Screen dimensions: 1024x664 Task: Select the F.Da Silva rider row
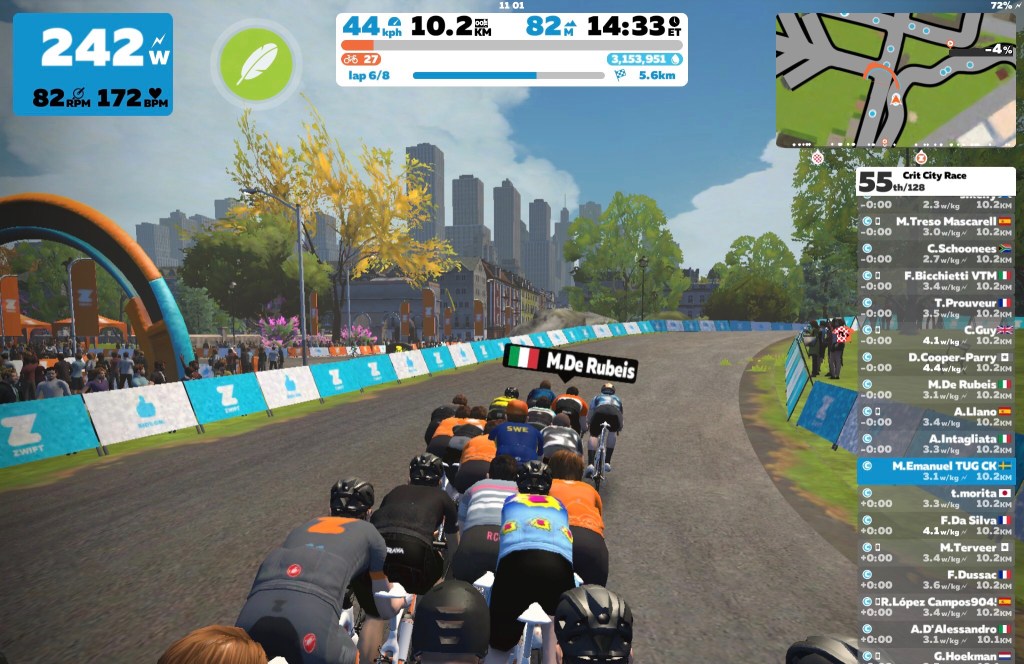[937, 526]
